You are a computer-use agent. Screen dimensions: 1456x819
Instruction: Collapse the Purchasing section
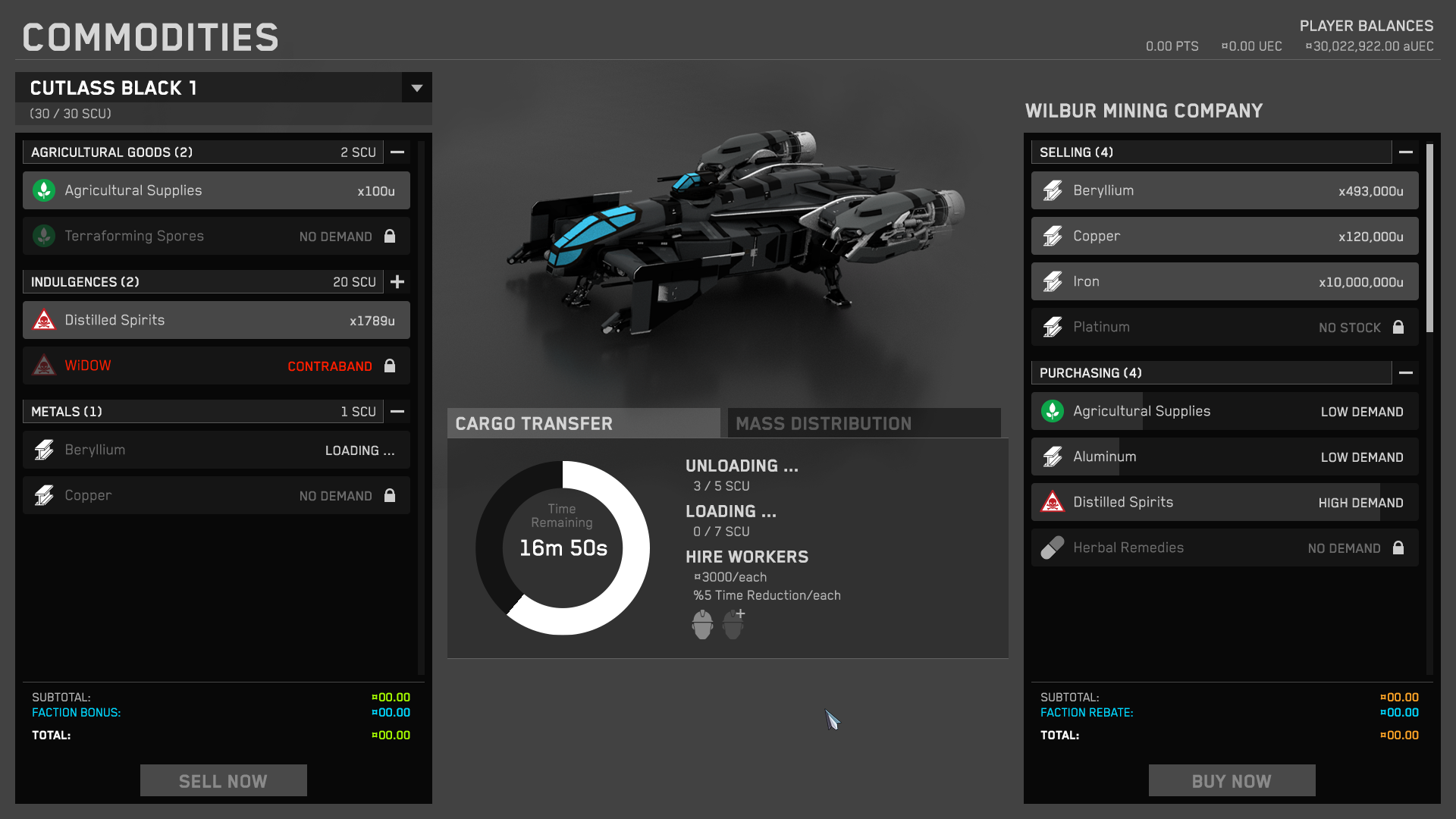click(1406, 373)
